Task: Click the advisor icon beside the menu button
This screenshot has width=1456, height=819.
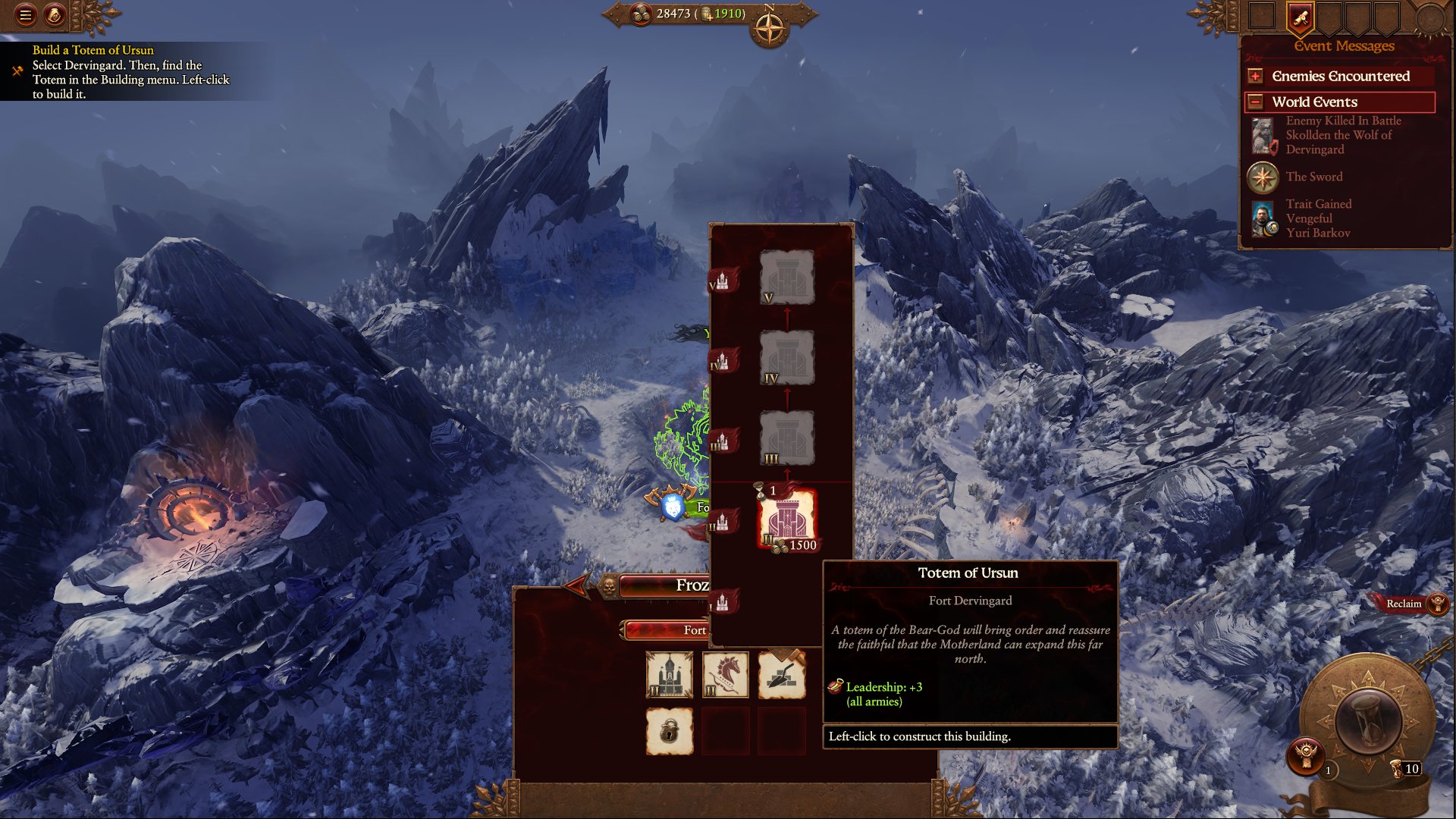Action: tap(55, 14)
